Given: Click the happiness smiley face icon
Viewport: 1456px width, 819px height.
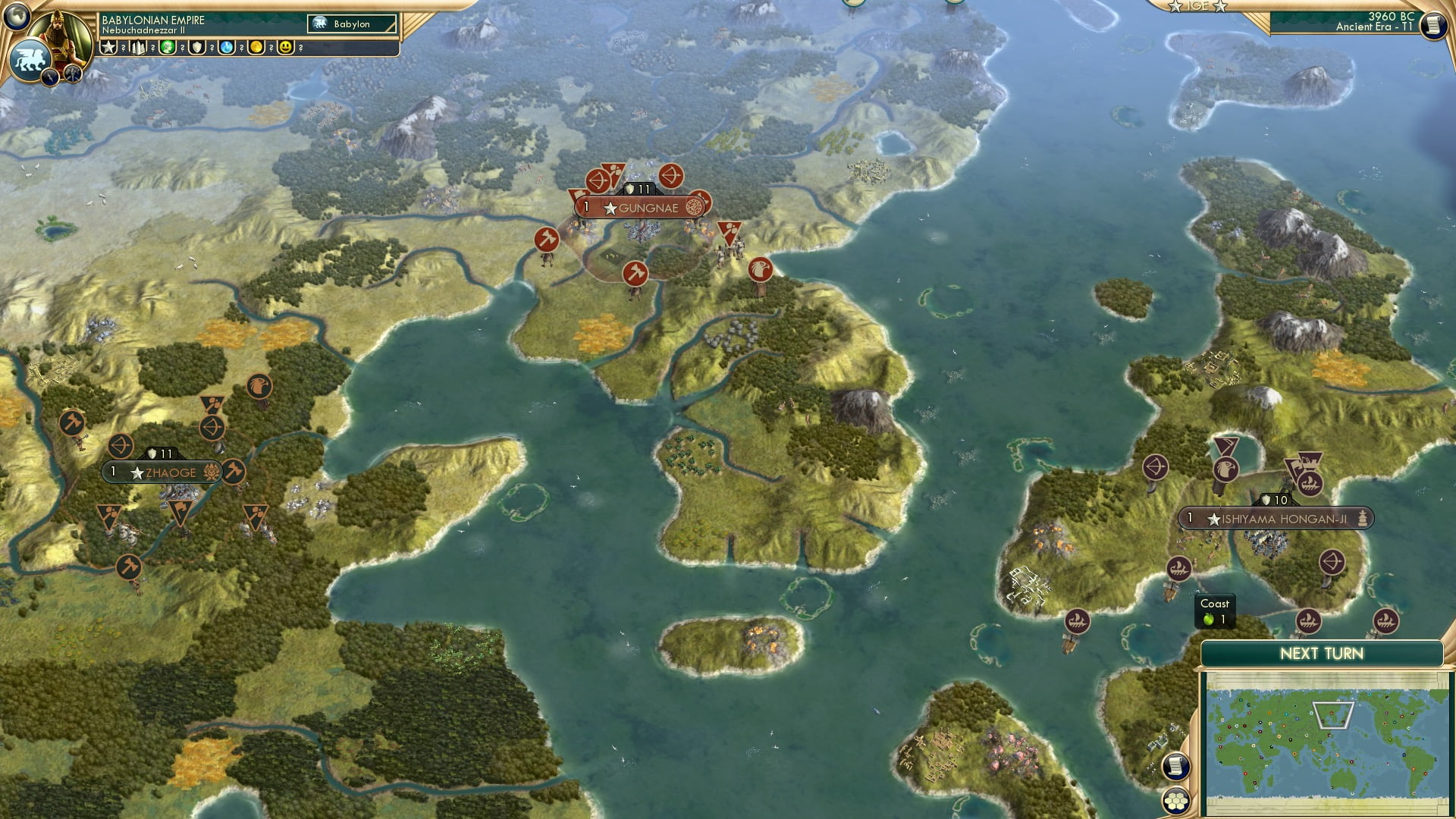Looking at the screenshot, I should [286, 47].
